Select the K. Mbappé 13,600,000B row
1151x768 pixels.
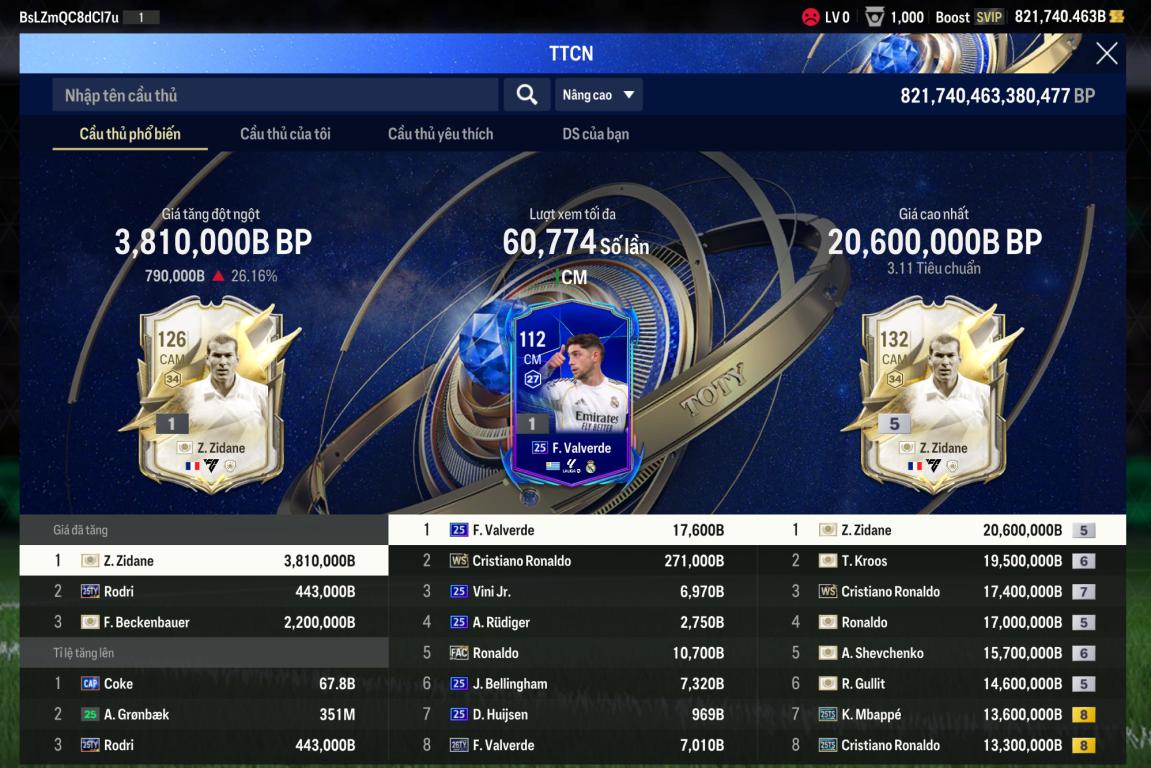pos(940,715)
